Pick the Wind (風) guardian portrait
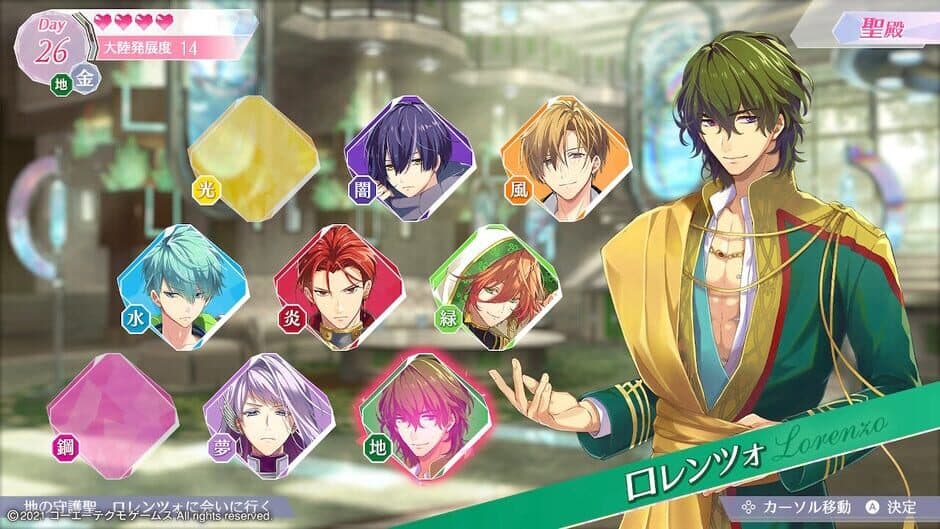940x529 pixels. [565, 158]
